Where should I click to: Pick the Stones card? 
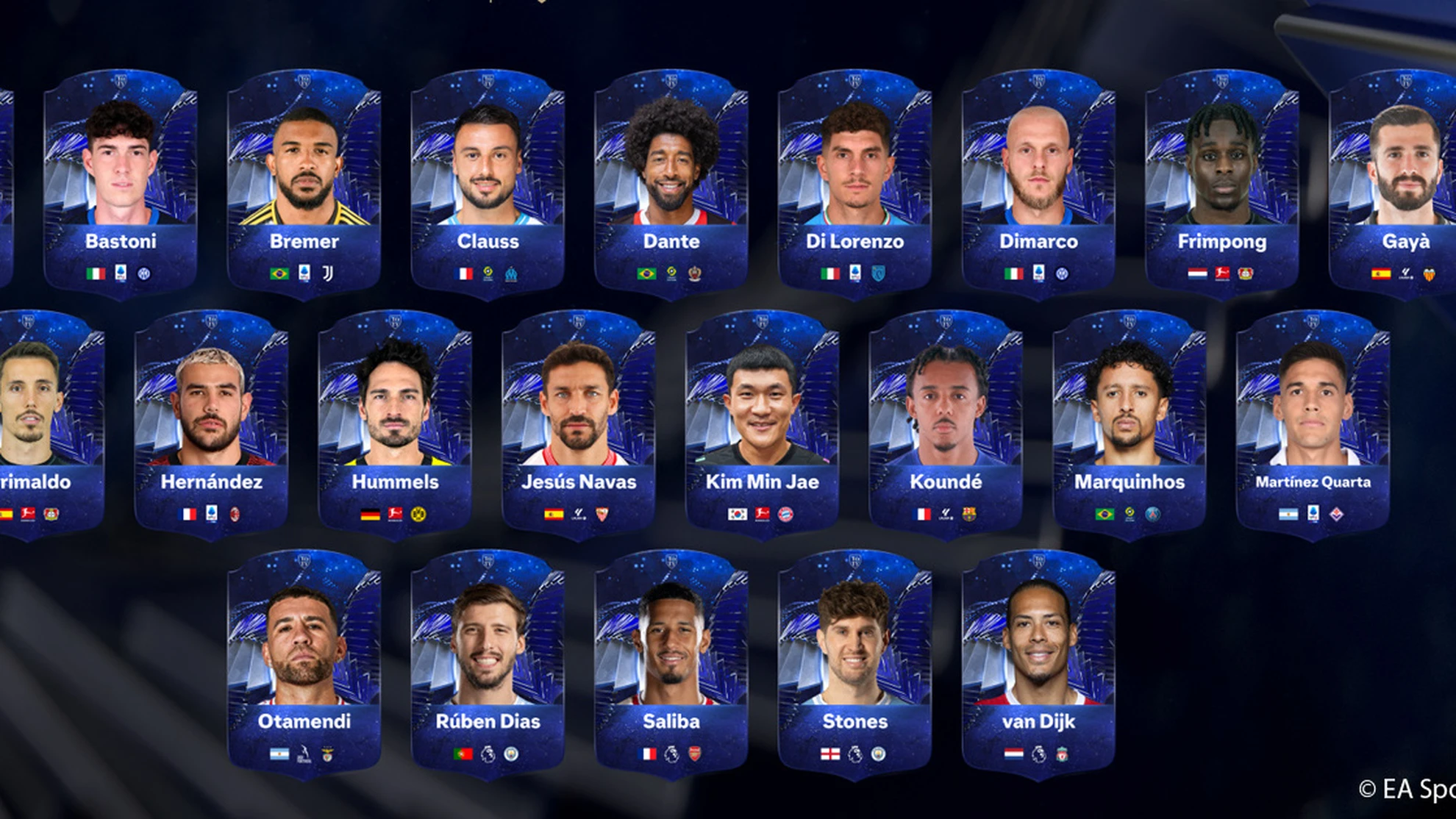(x=855, y=664)
